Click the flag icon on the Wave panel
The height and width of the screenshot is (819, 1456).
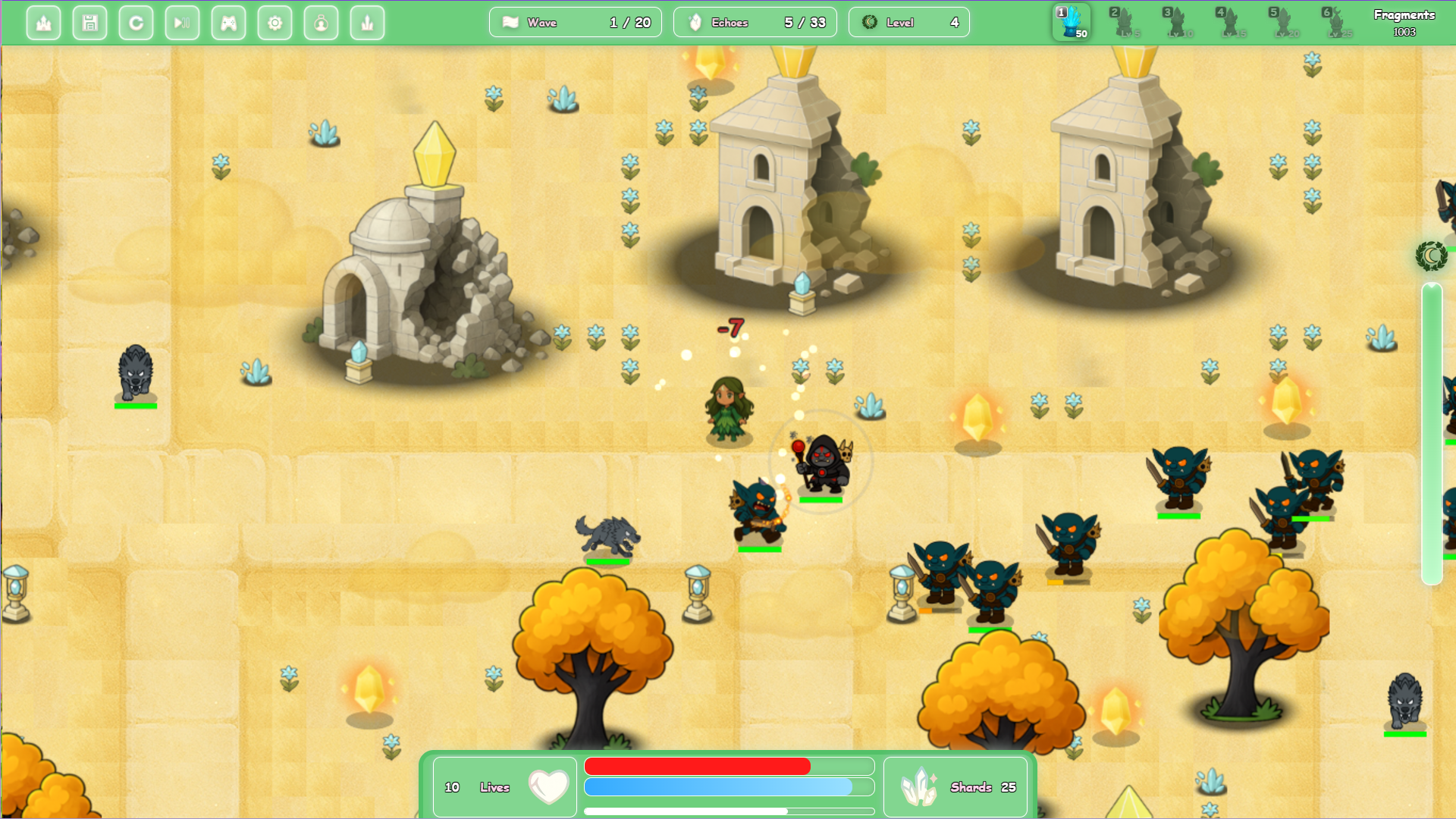pyautogui.click(x=511, y=22)
